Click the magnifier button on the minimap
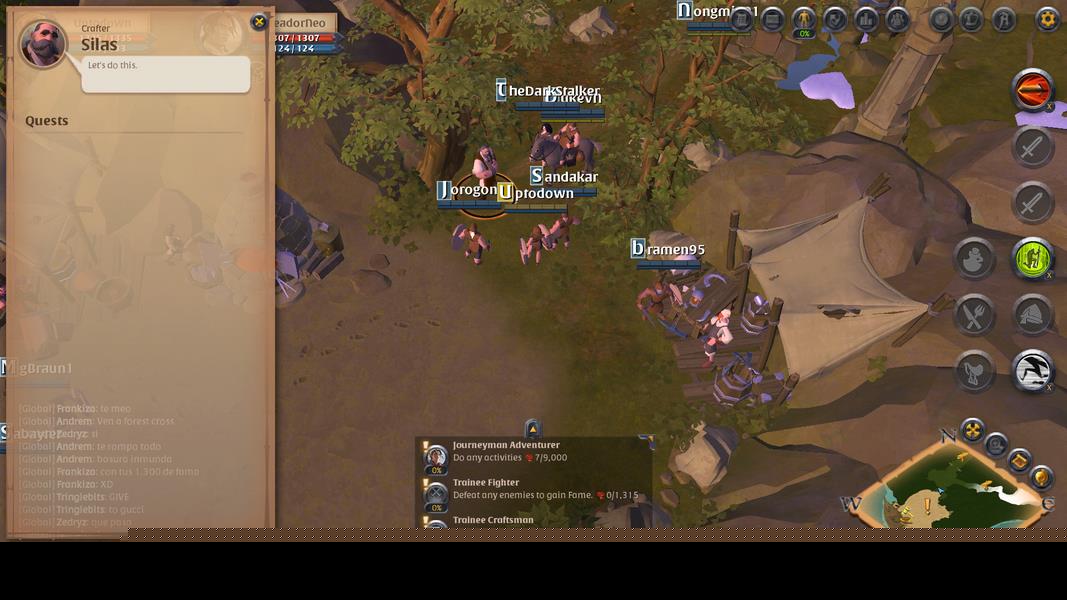 [996, 445]
